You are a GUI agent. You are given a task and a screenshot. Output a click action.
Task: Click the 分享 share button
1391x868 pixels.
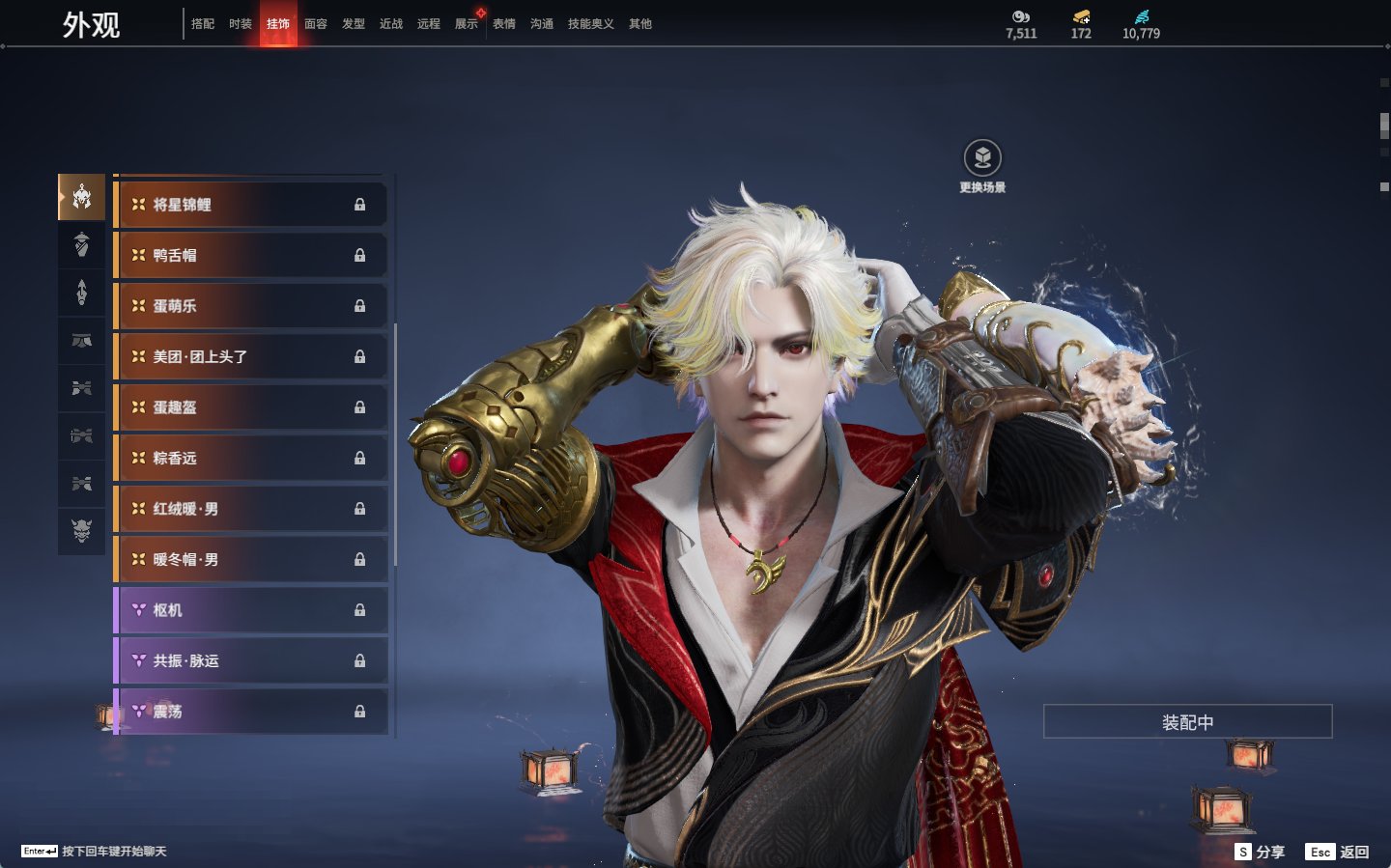[x=1261, y=852]
